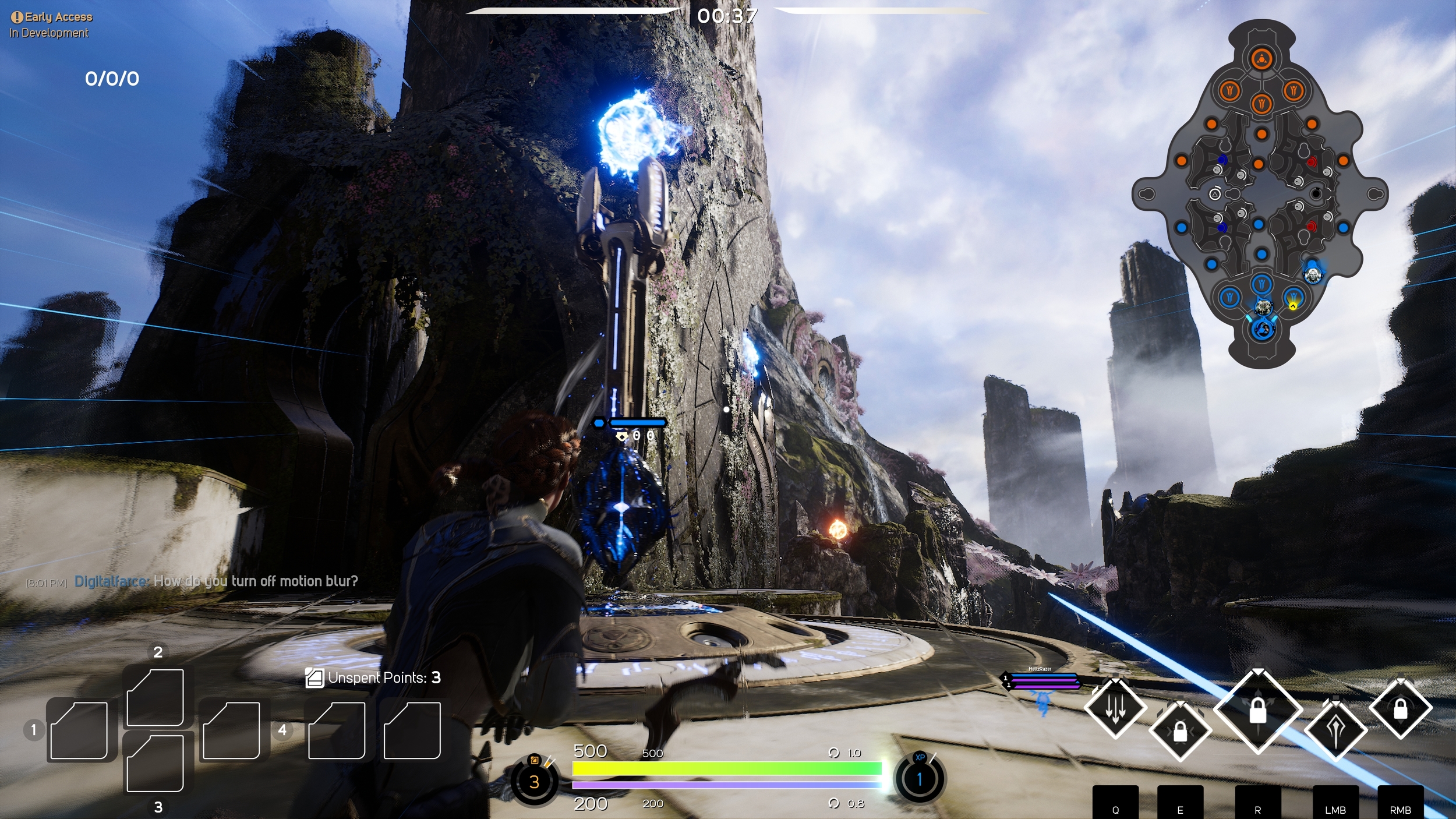Select the card slot numbered 1
The height and width of the screenshot is (819, 1456).
[x=79, y=730]
